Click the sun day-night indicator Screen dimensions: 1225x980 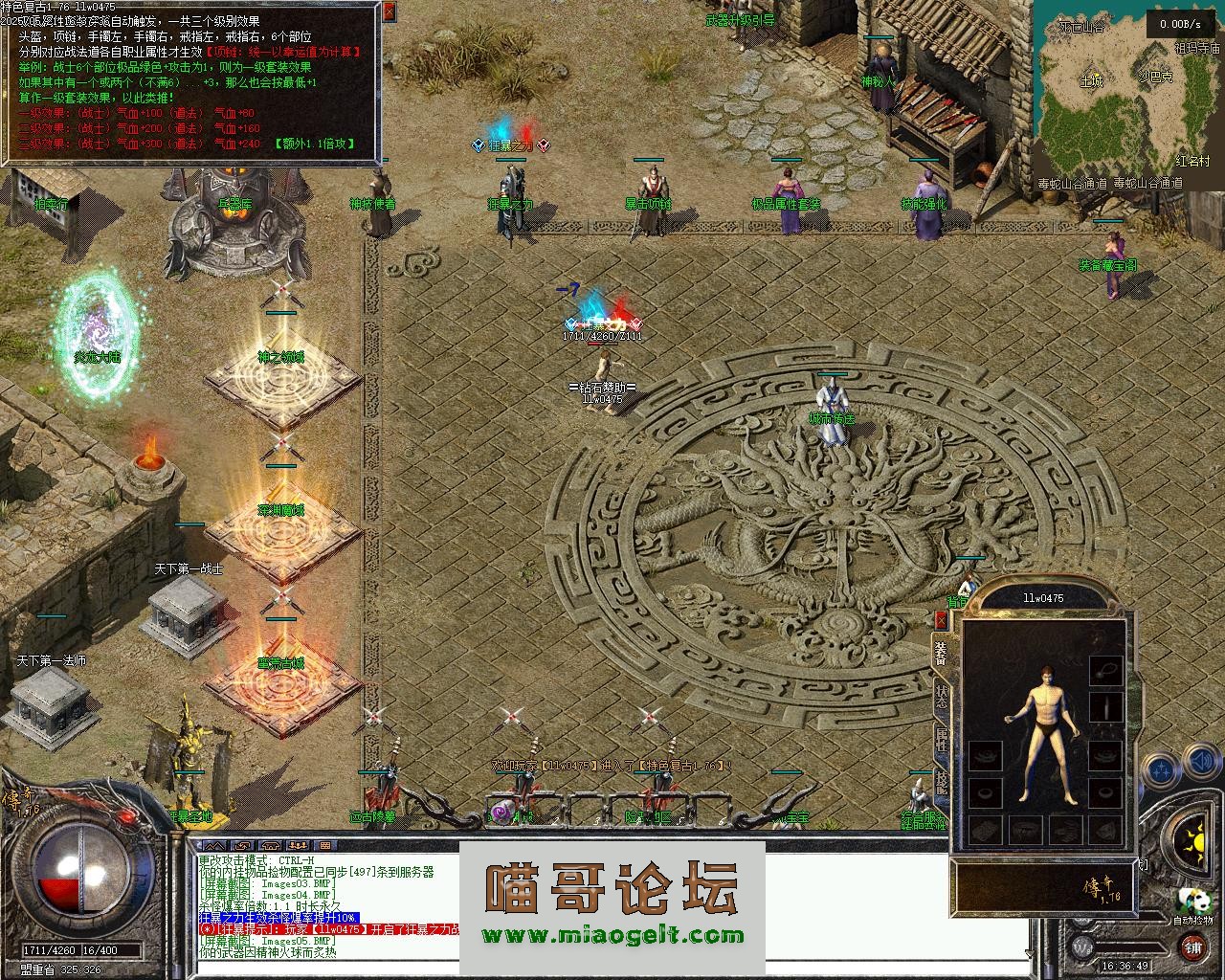1194,842
